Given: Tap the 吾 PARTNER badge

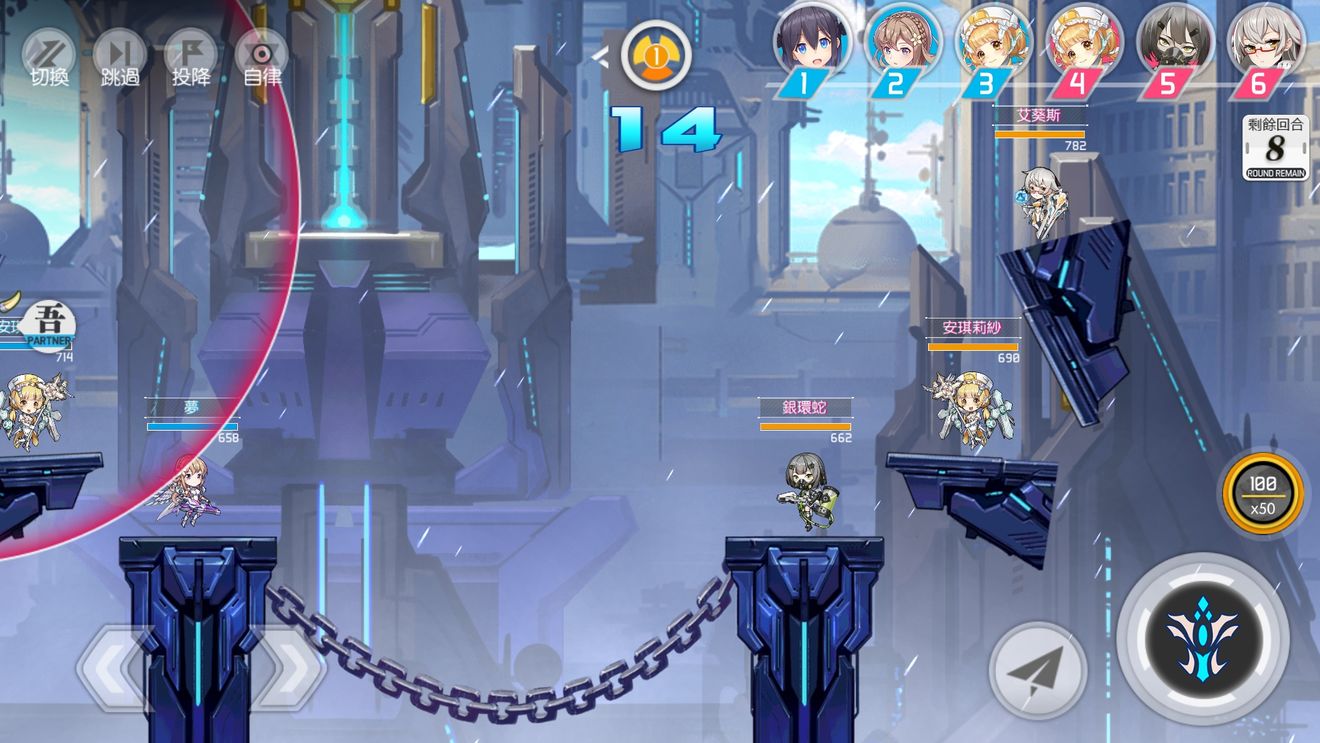Looking at the screenshot, I should (x=48, y=326).
